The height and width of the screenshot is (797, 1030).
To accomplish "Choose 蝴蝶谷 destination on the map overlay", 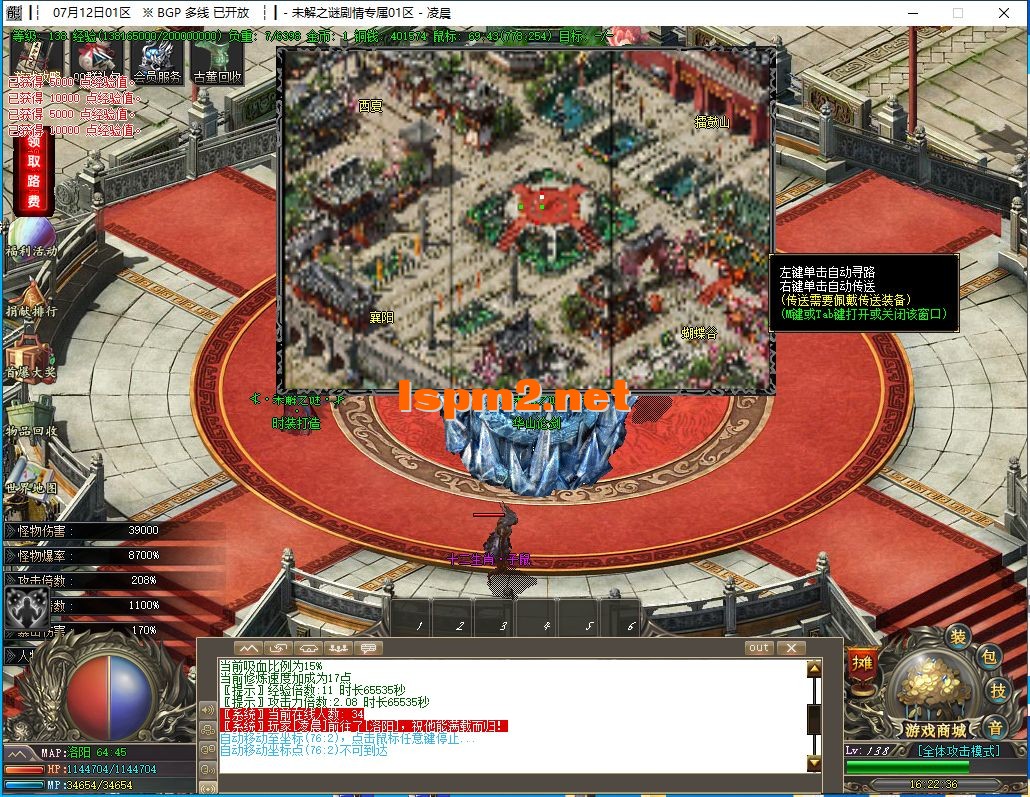I will click(x=699, y=333).
